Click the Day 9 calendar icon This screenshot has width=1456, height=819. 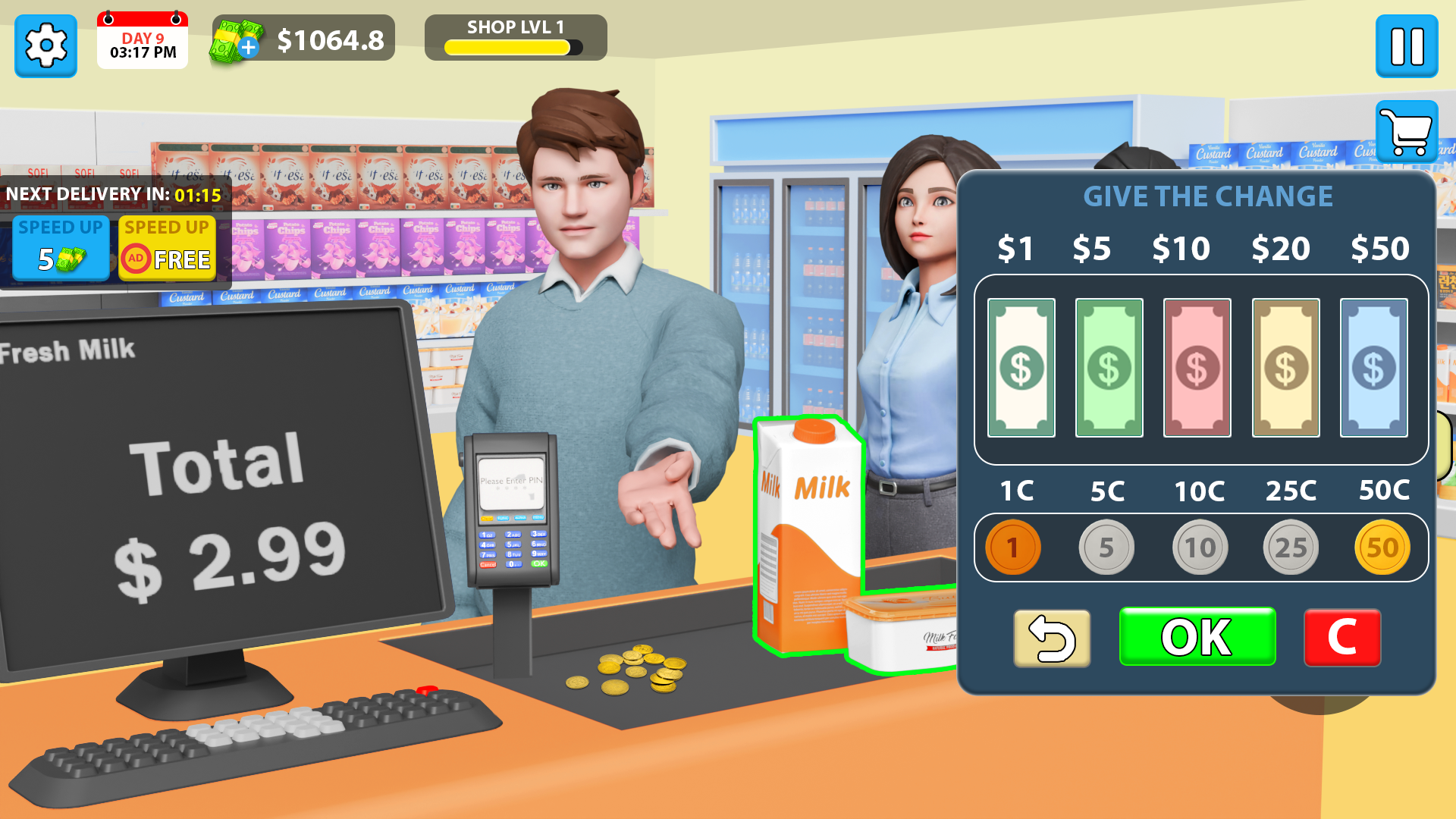(142, 42)
